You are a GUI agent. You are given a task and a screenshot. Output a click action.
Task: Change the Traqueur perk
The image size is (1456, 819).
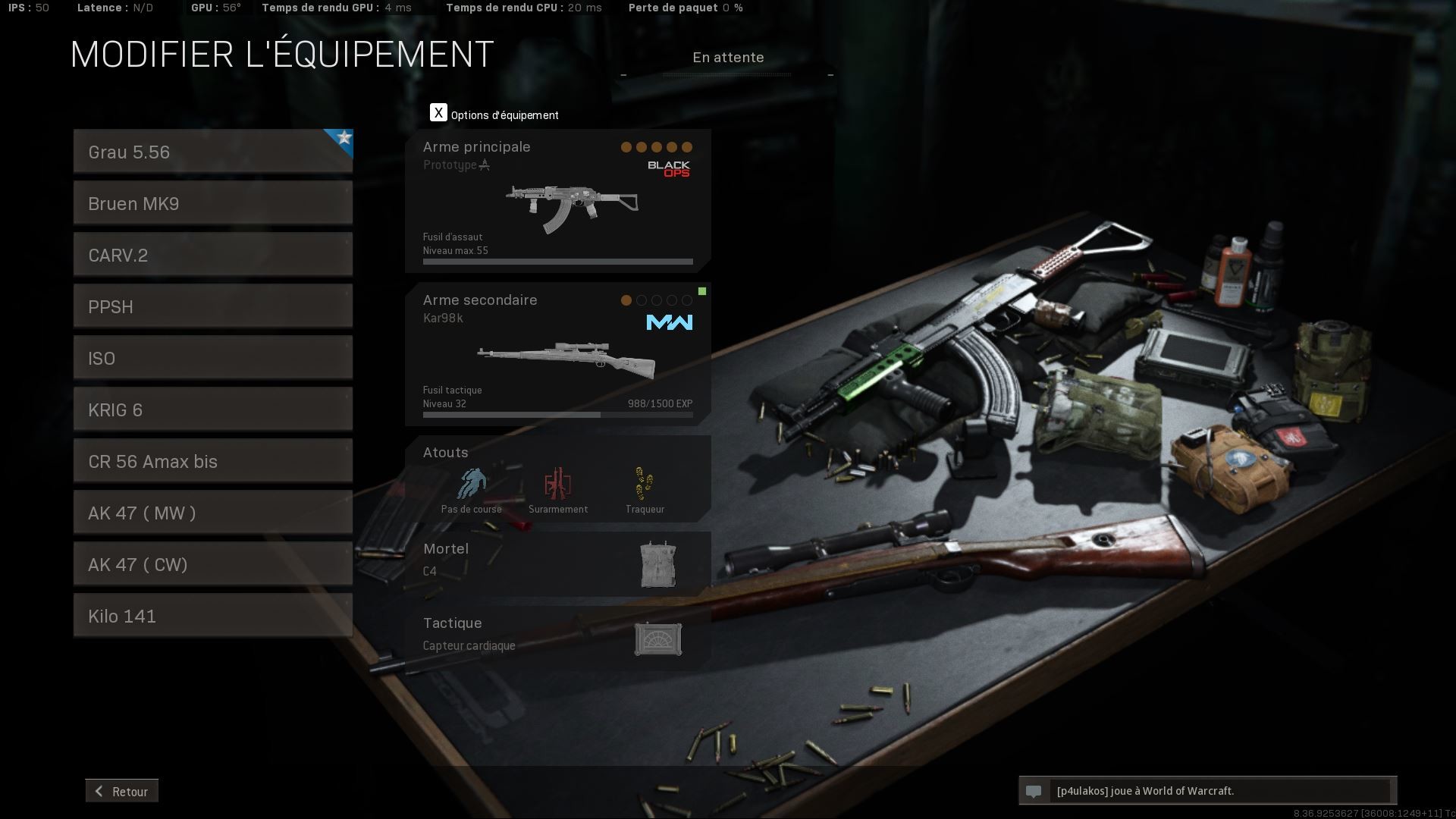pyautogui.click(x=645, y=490)
